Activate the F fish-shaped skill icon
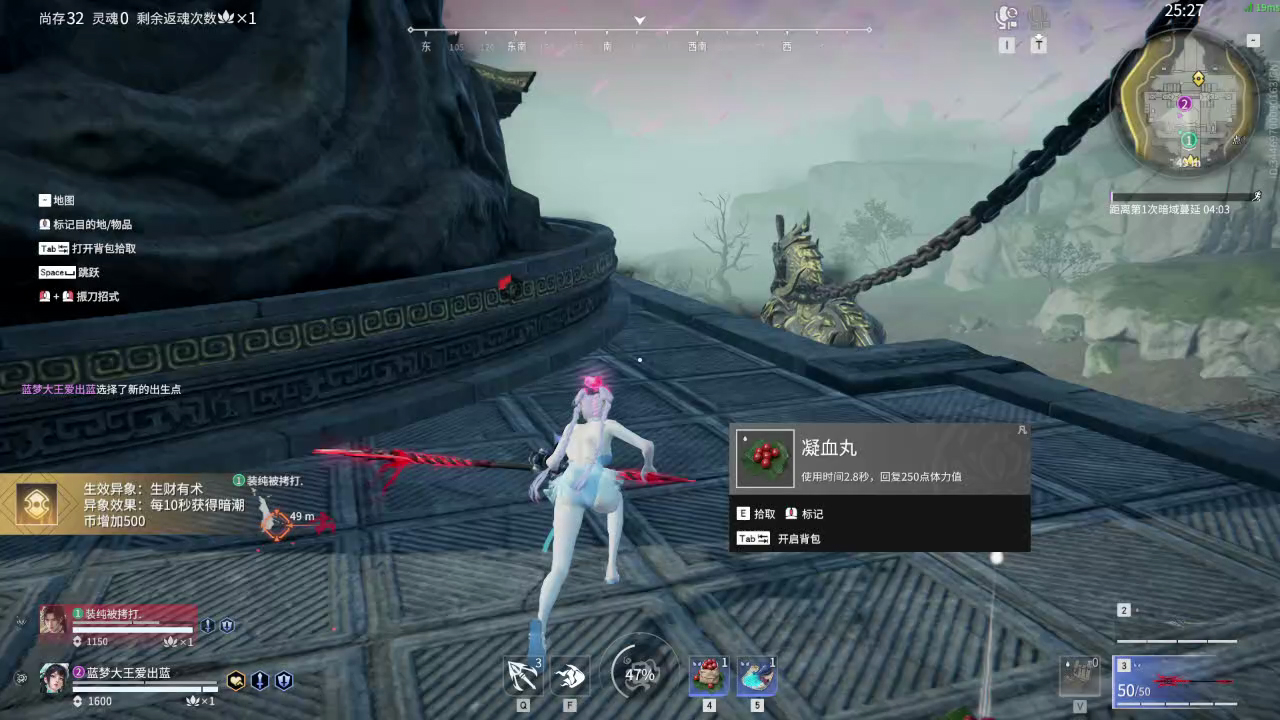 point(569,675)
